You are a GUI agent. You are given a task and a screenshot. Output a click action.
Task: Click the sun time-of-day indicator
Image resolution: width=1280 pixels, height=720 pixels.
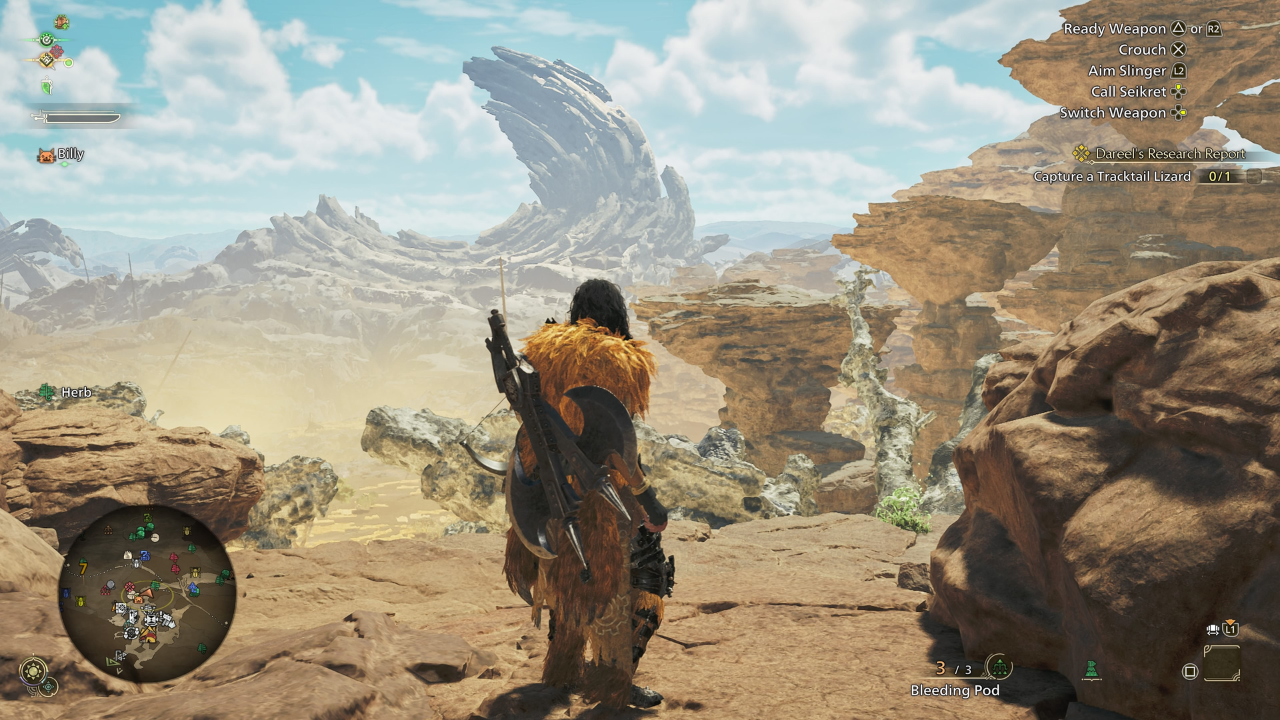coord(34,670)
